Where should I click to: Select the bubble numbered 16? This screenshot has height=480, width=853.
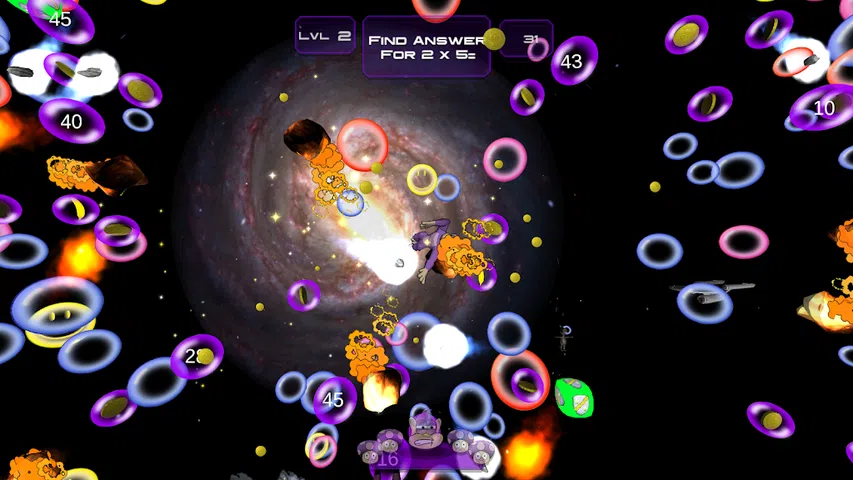click(x=388, y=459)
